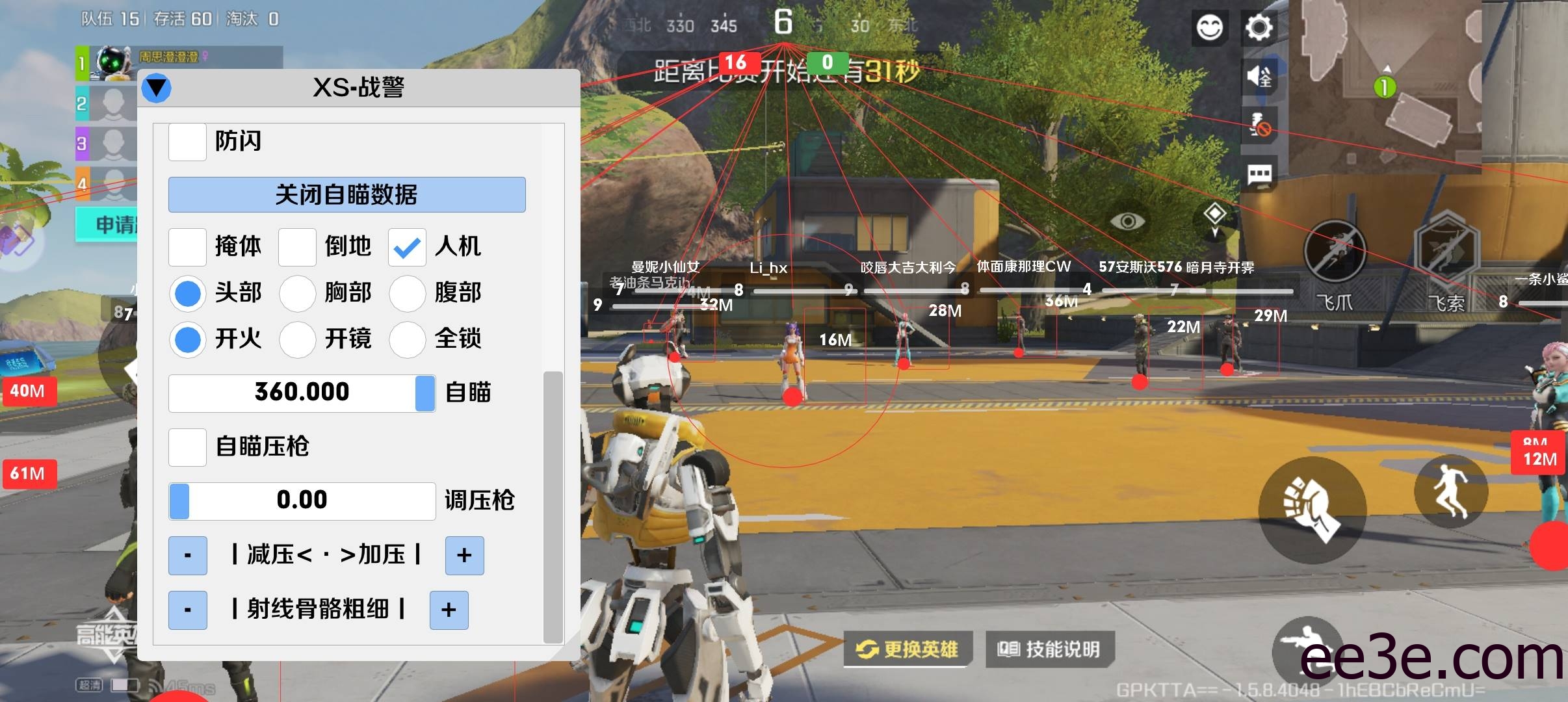Click the 关闭自瞄数据 button
Image resolution: width=1568 pixels, height=702 pixels.
[x=346, y=194]
